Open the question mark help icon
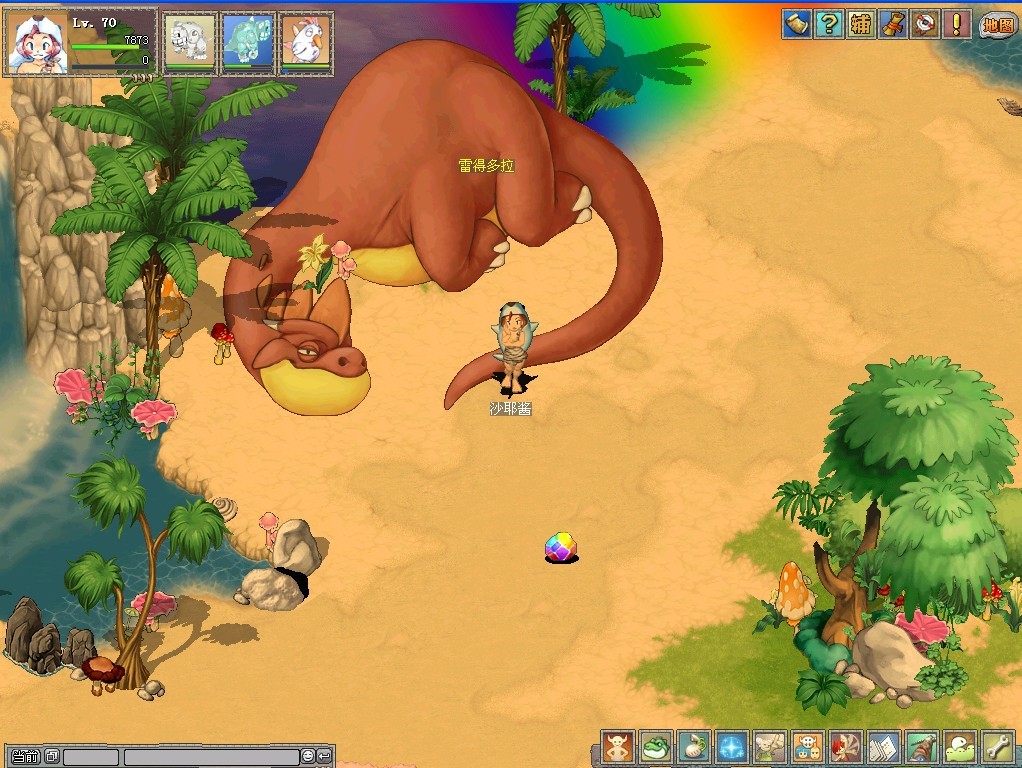Viewport: 1022px width, 768px height. (828, 24)
